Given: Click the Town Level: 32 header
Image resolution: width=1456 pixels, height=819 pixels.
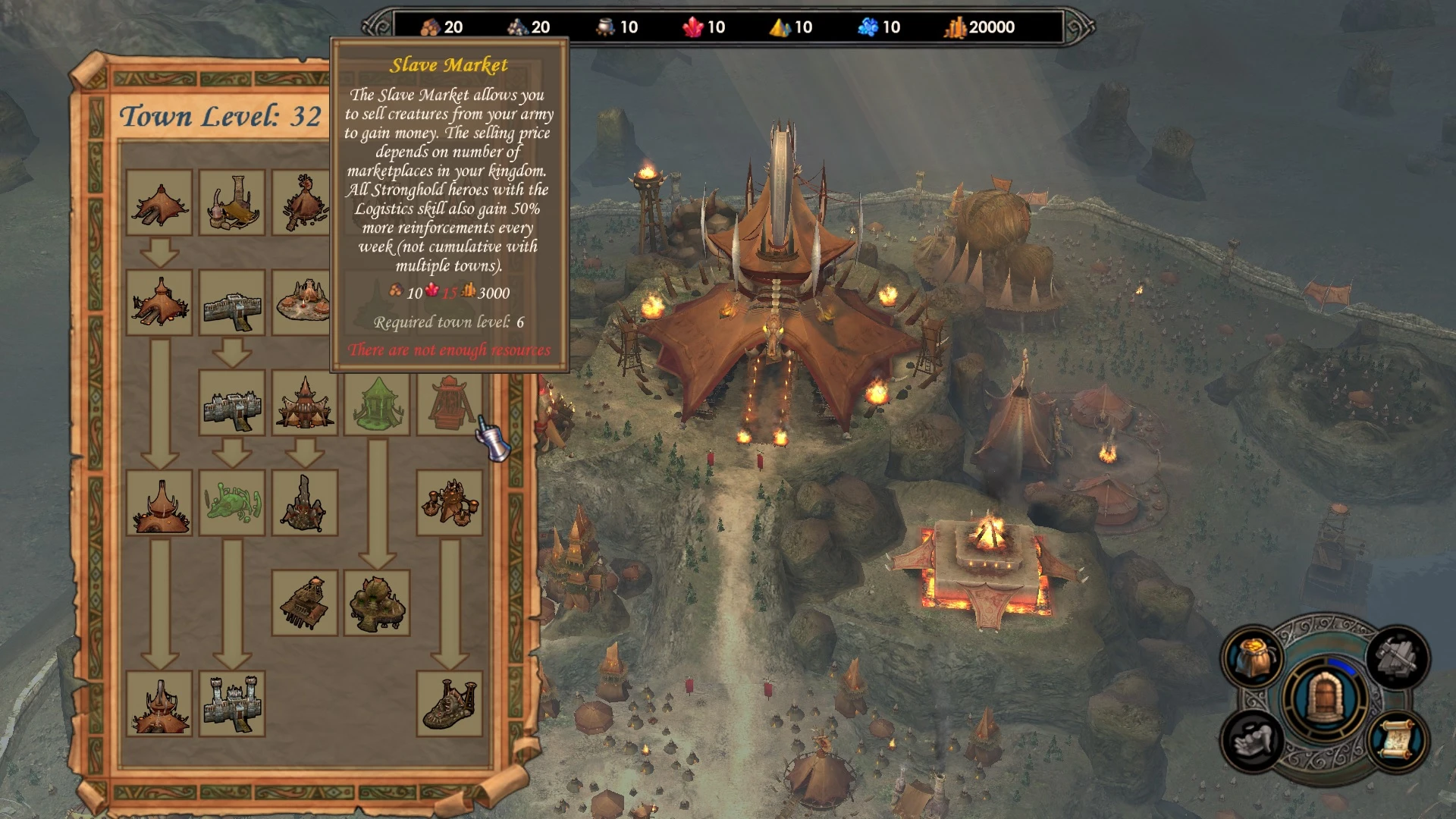Looking at the screenshot, I should coord(220,115).
